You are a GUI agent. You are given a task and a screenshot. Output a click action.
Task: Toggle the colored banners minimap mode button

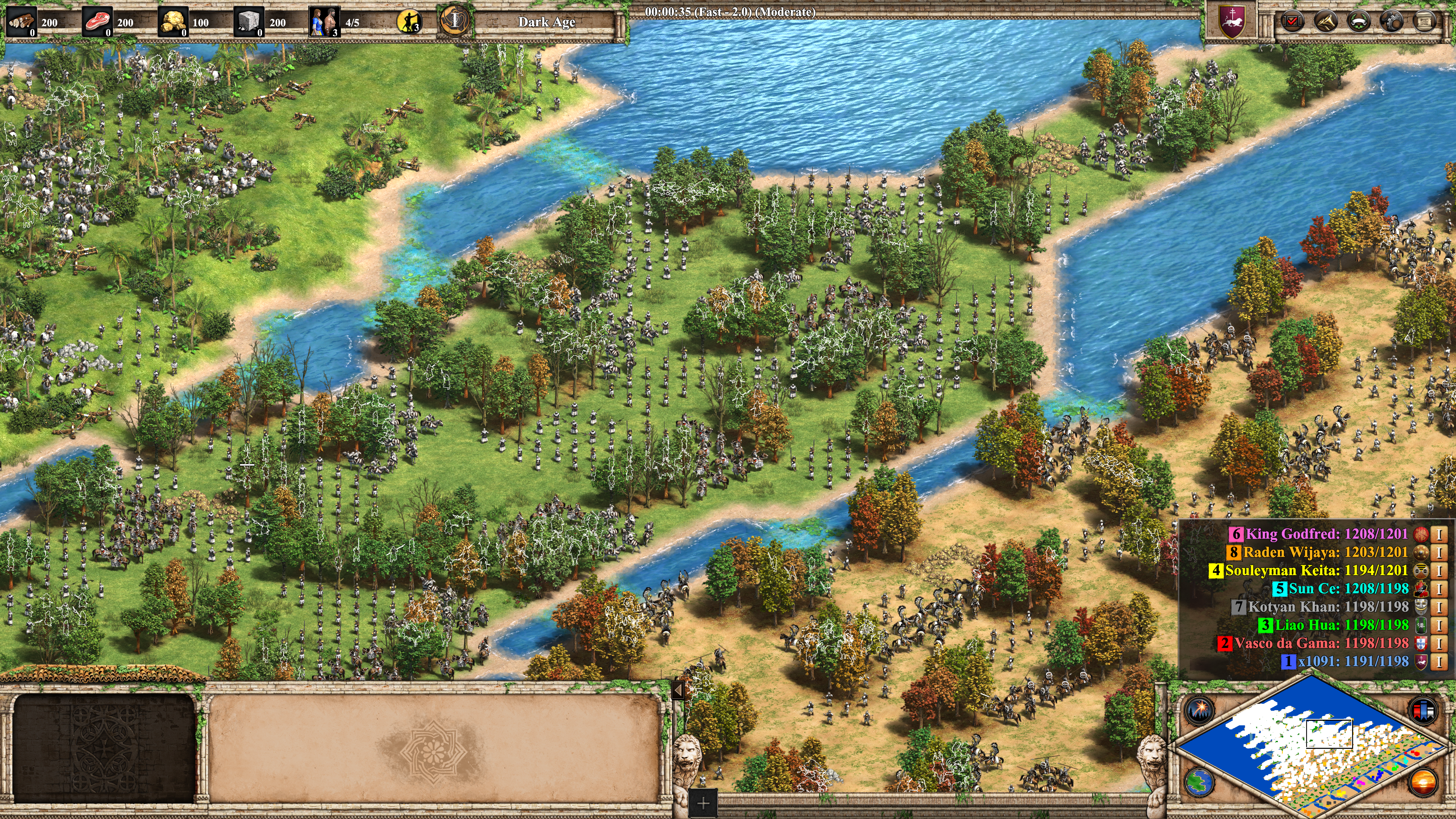[1423, 710]
